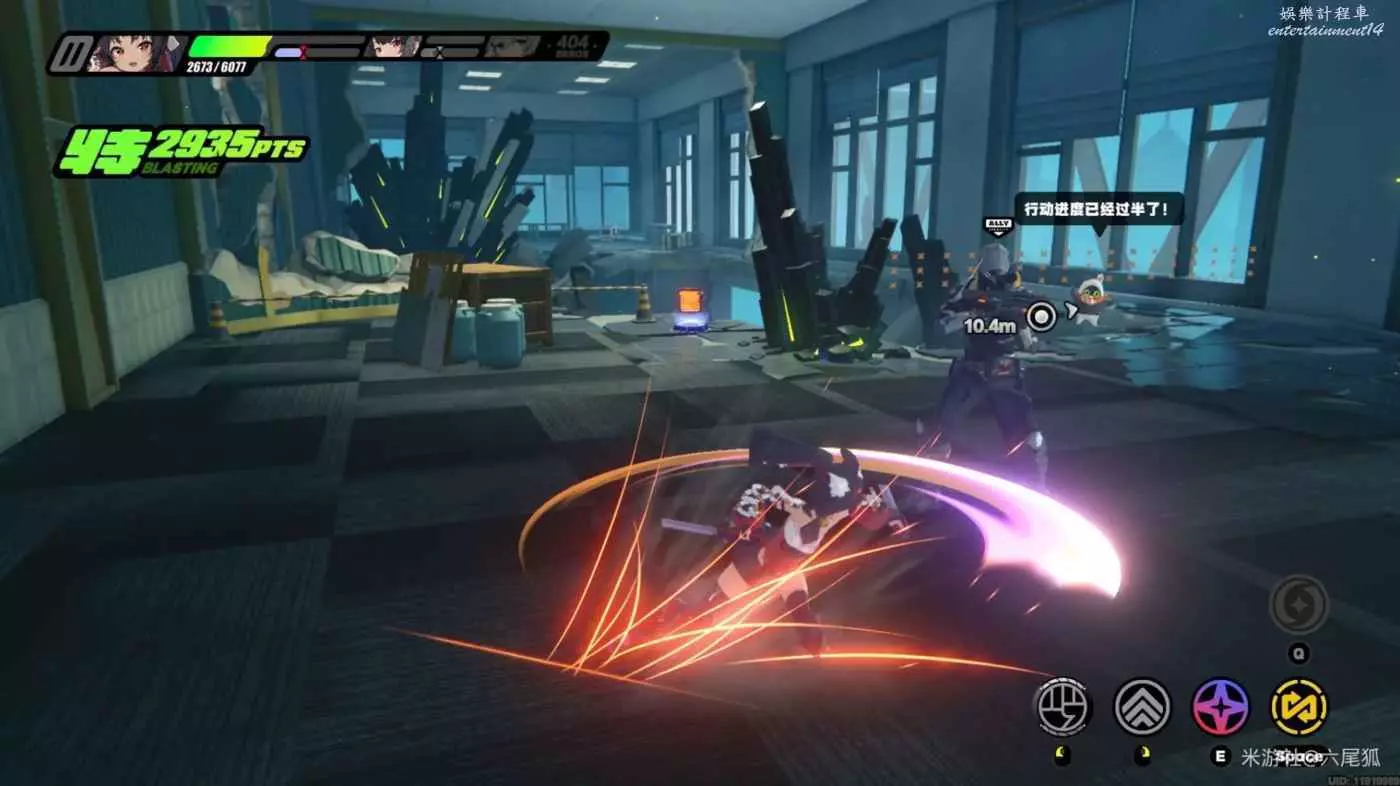
Task: Select the active character portrait
Action: pos(135,52)
